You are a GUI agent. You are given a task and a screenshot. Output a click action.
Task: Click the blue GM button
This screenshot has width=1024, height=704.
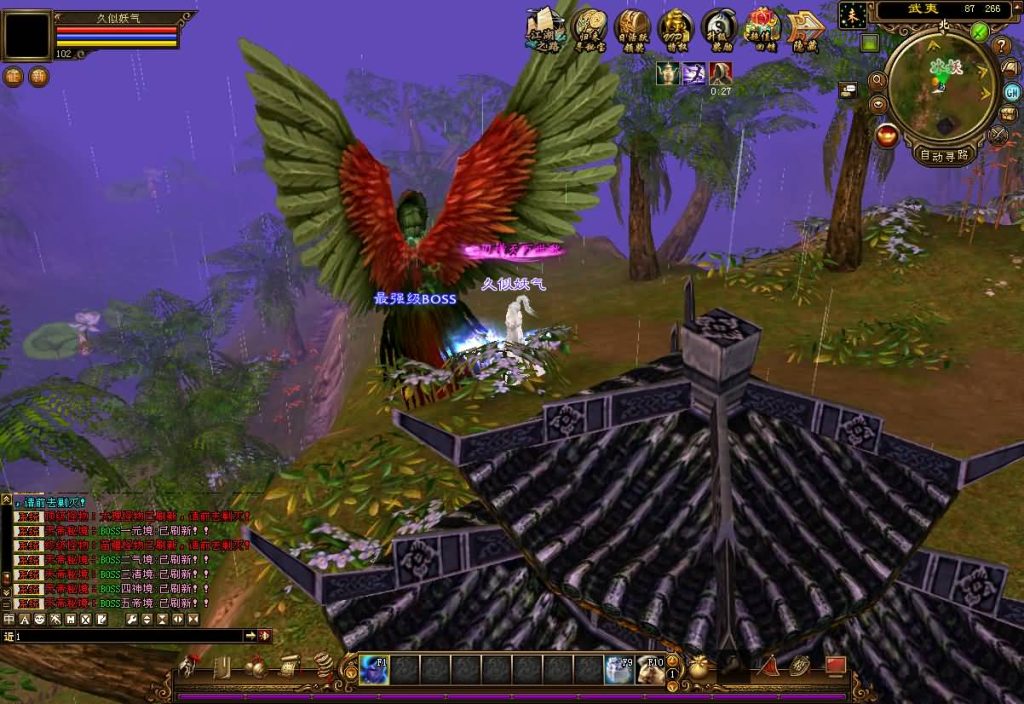tap(1012, 91)
